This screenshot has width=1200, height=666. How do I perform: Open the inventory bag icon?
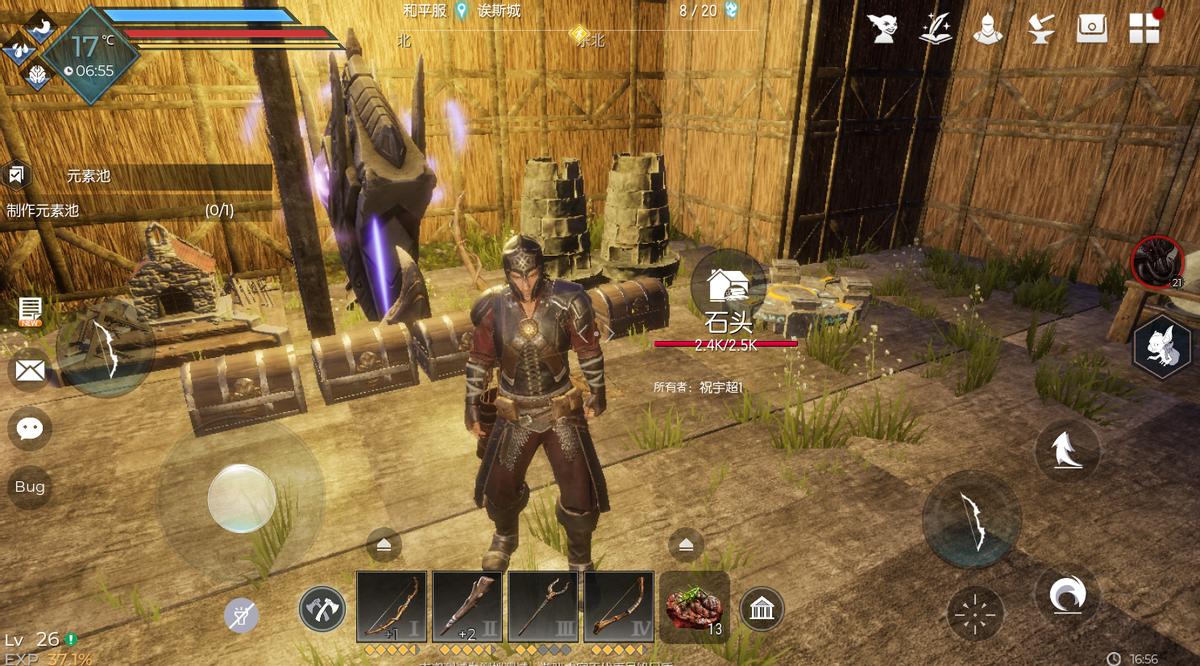pyautogui.click(x=1092, y=28)
